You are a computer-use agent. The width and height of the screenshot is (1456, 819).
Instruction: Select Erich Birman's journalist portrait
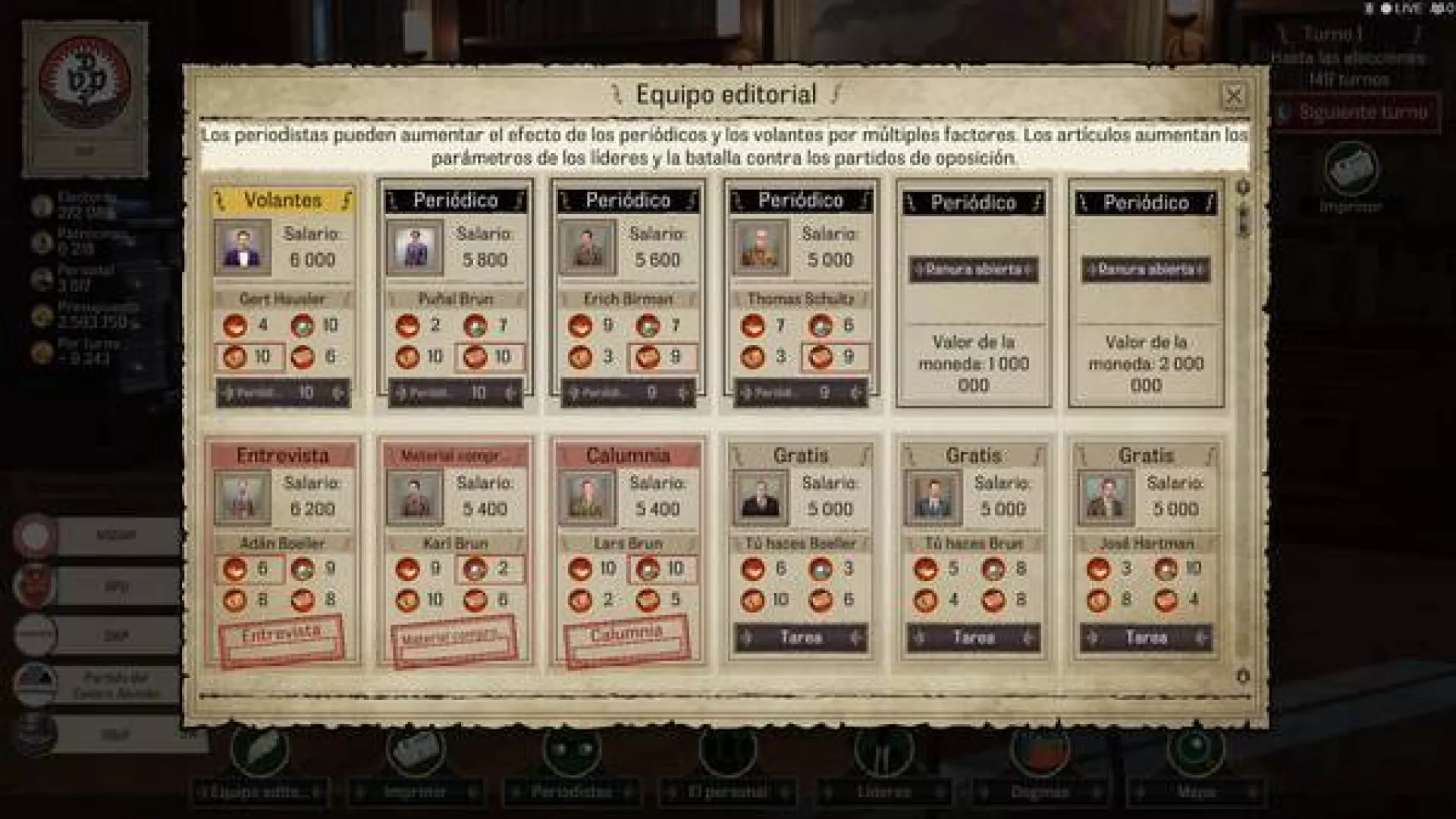click(587, 247)
